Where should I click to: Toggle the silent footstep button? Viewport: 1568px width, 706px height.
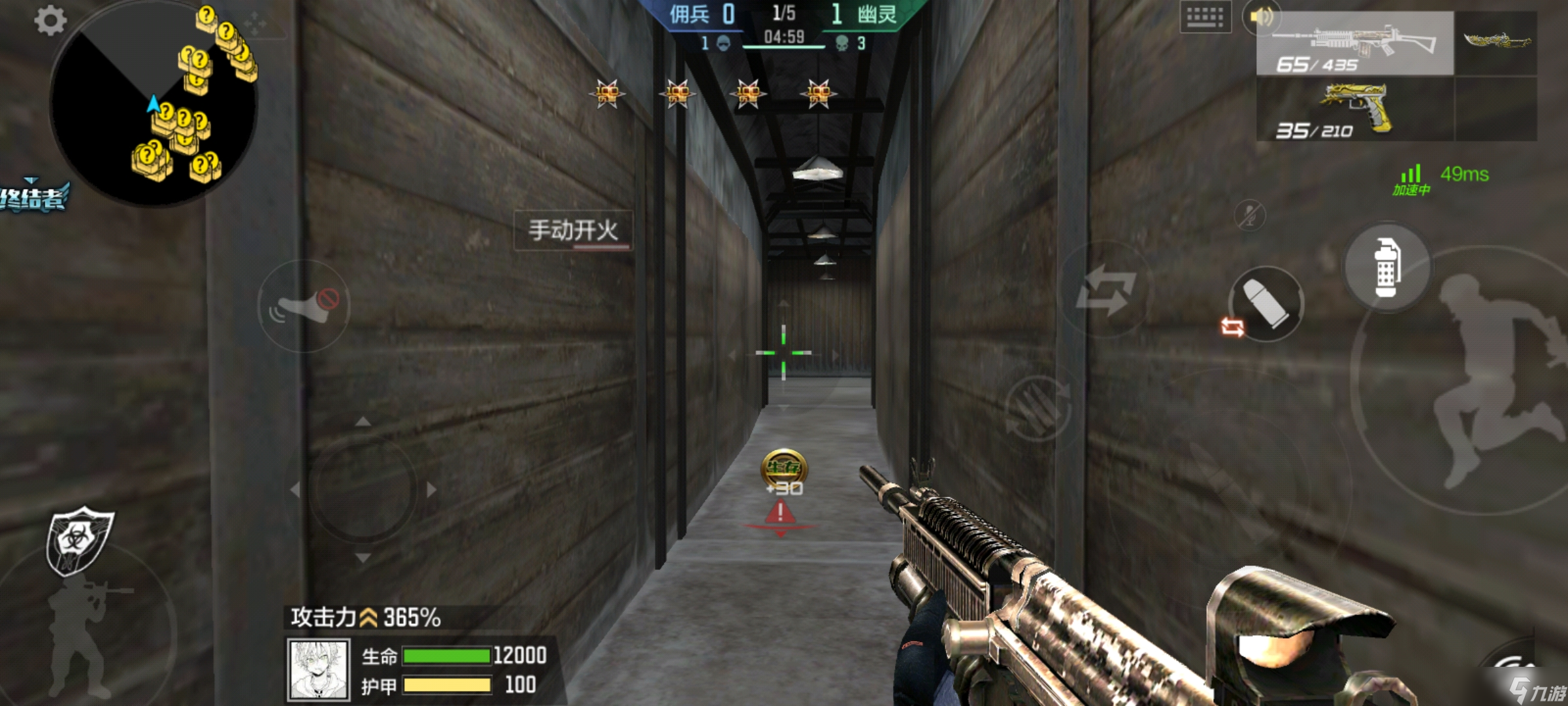[x=304, y=306]
